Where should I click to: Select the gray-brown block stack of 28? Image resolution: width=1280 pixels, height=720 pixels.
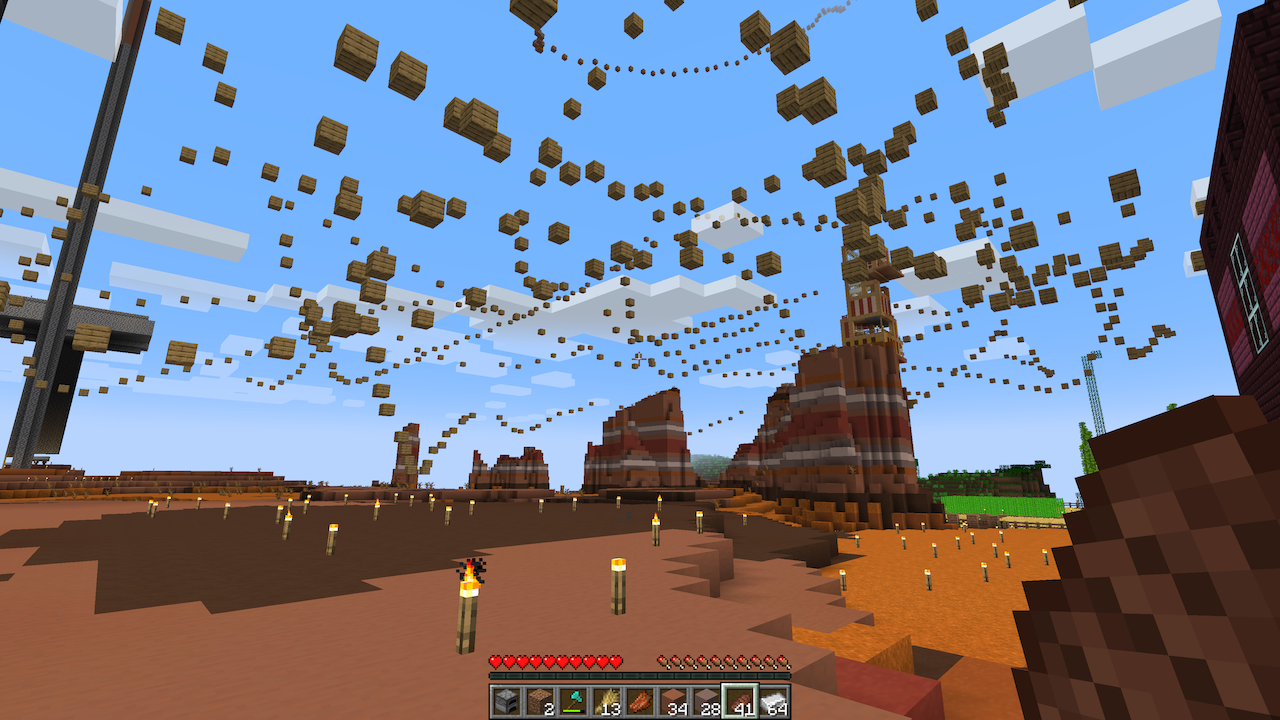tap(707, 701)
